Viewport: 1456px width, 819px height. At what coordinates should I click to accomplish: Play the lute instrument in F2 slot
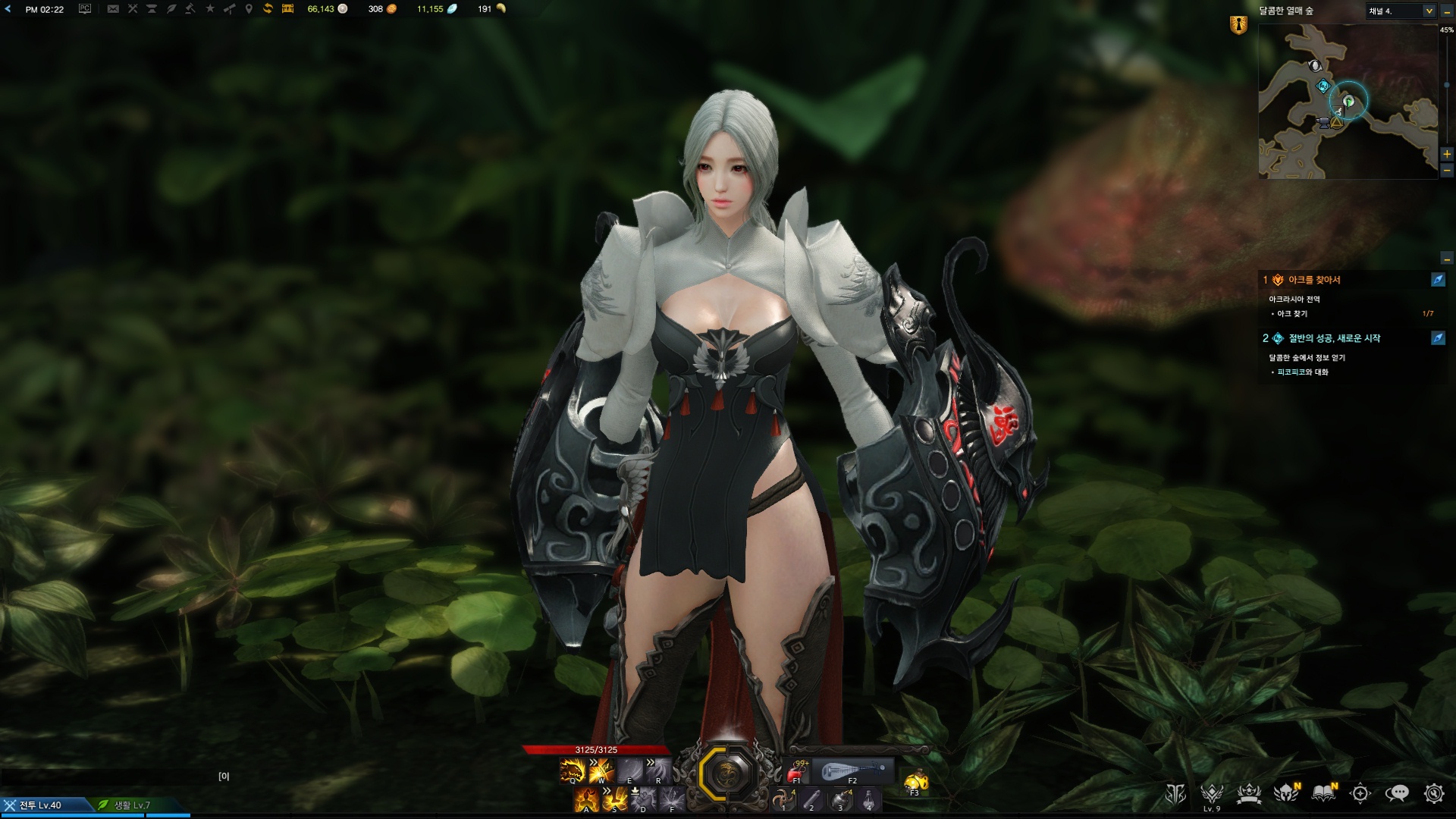pos(852,771)
